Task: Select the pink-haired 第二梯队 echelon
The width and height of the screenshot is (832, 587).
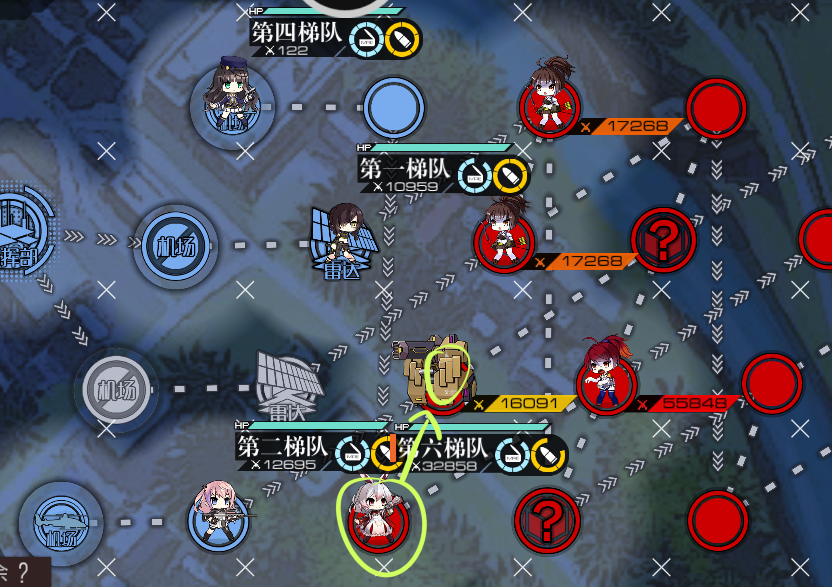Action: point(218,514)
